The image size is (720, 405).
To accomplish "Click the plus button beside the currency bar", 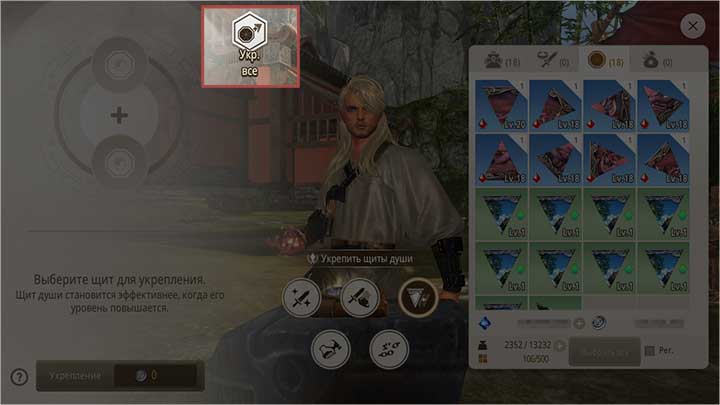I will coord(579,323).
